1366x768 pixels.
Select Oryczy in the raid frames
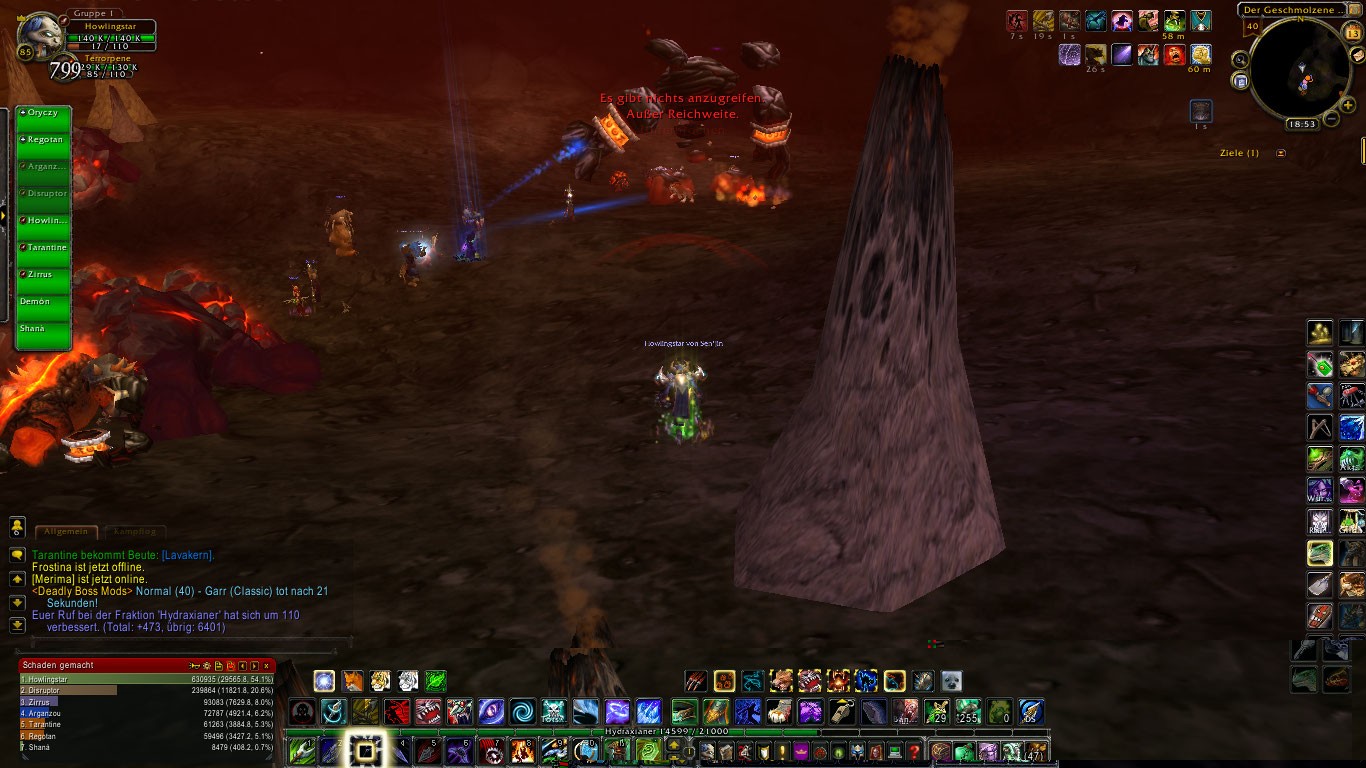[x=44, y=113]
